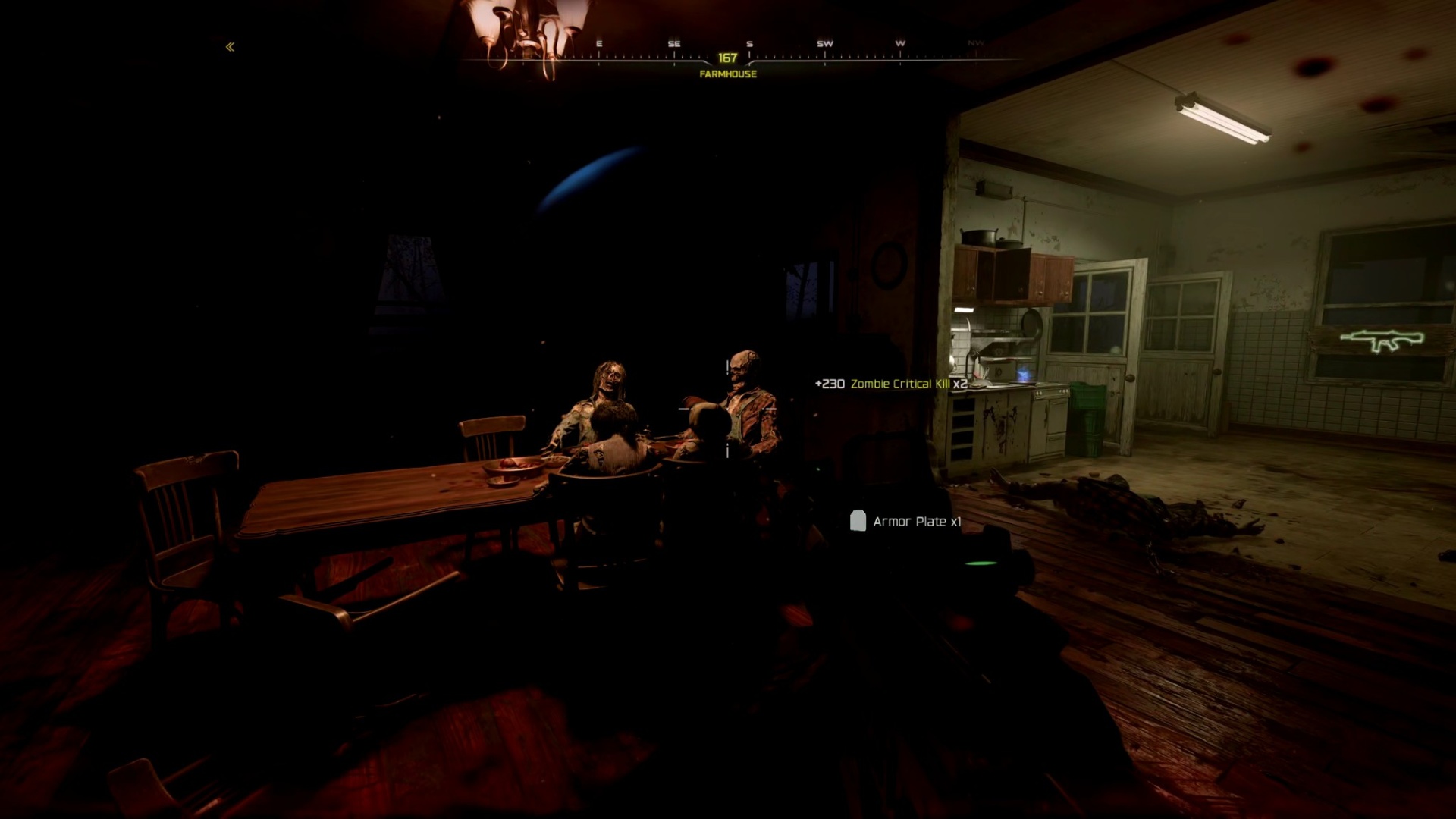
Task: Click the x2 multiplier badge
Action: (x=960, y=384)
